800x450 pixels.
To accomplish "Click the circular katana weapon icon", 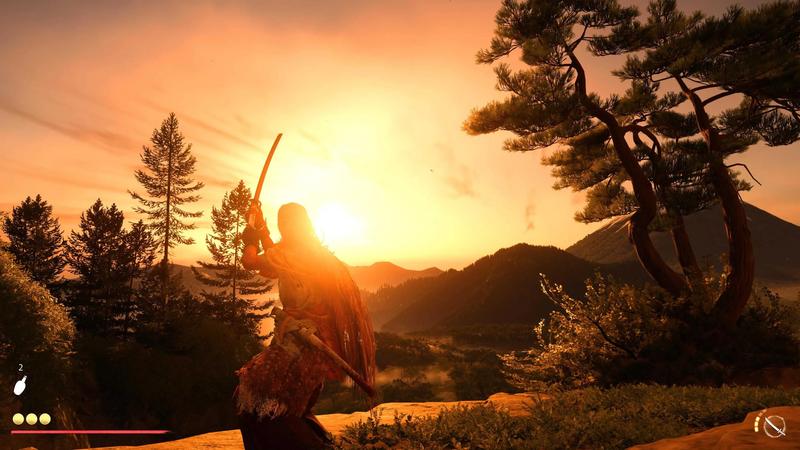I will point(774,425).
